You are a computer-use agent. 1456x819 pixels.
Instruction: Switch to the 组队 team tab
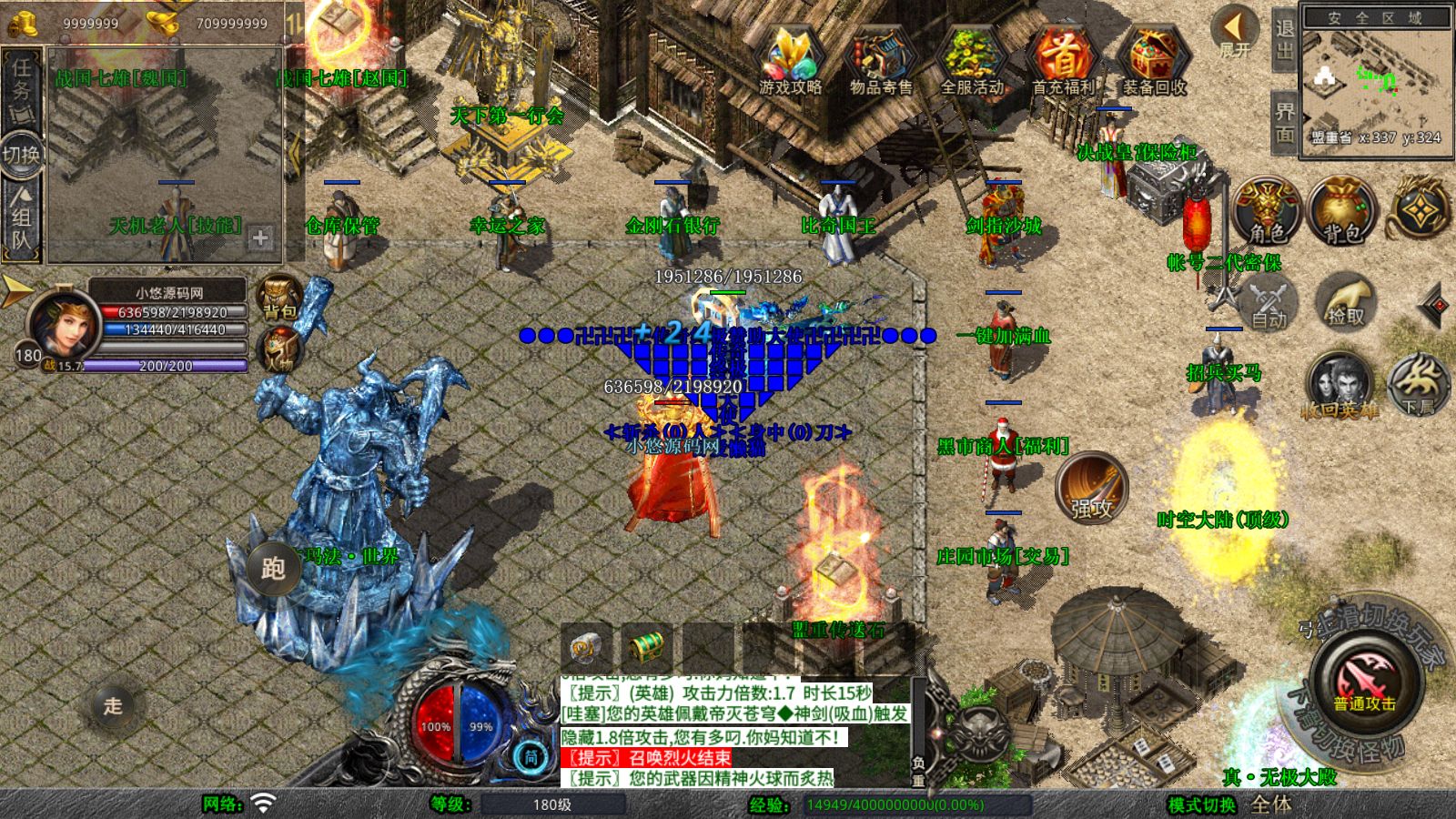point(21,218)
